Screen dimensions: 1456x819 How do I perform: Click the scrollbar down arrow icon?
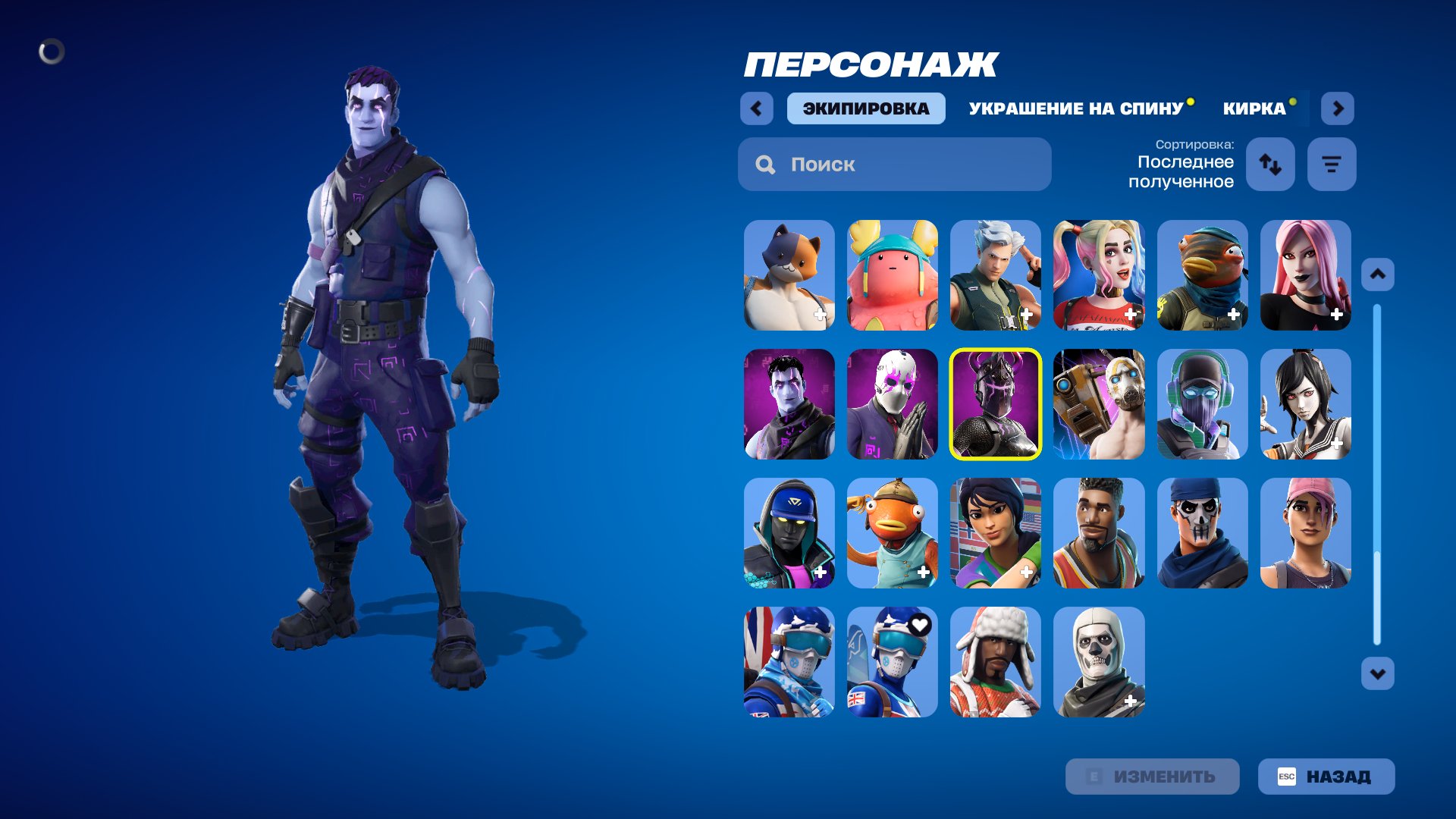point(1379,671)
